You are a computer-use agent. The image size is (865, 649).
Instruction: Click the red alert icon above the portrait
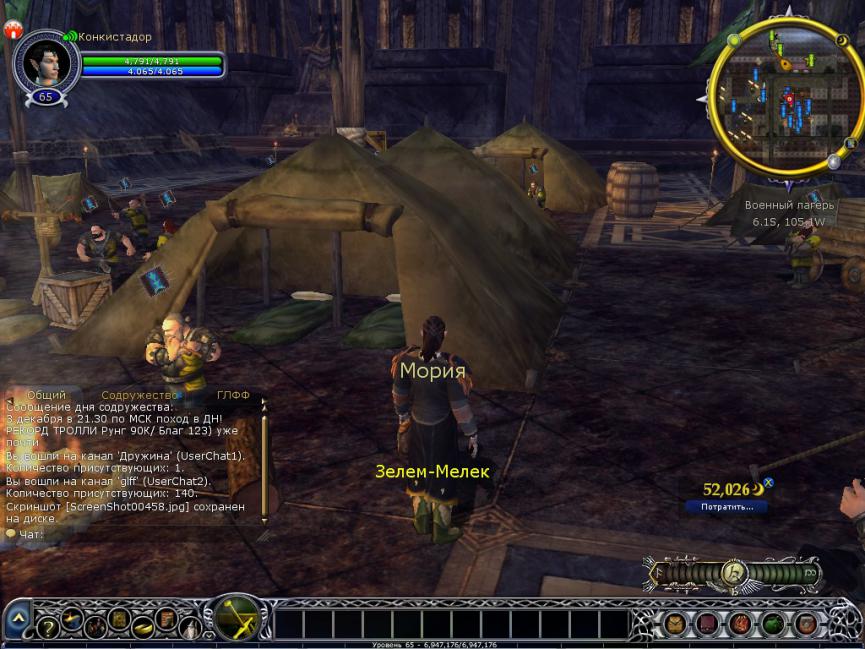[x=13, y=30]
